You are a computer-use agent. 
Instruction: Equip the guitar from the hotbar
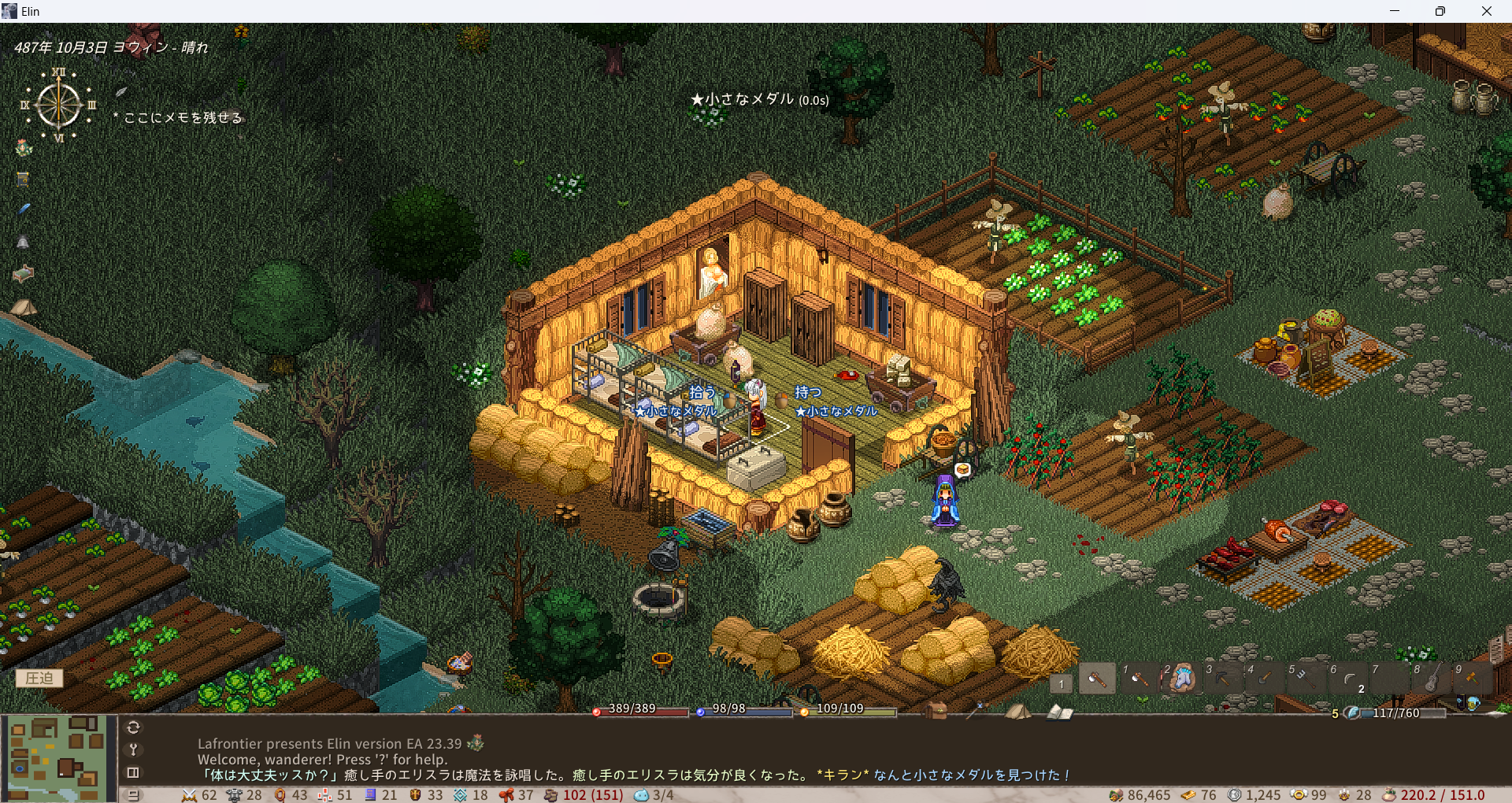pos(1432,678)
